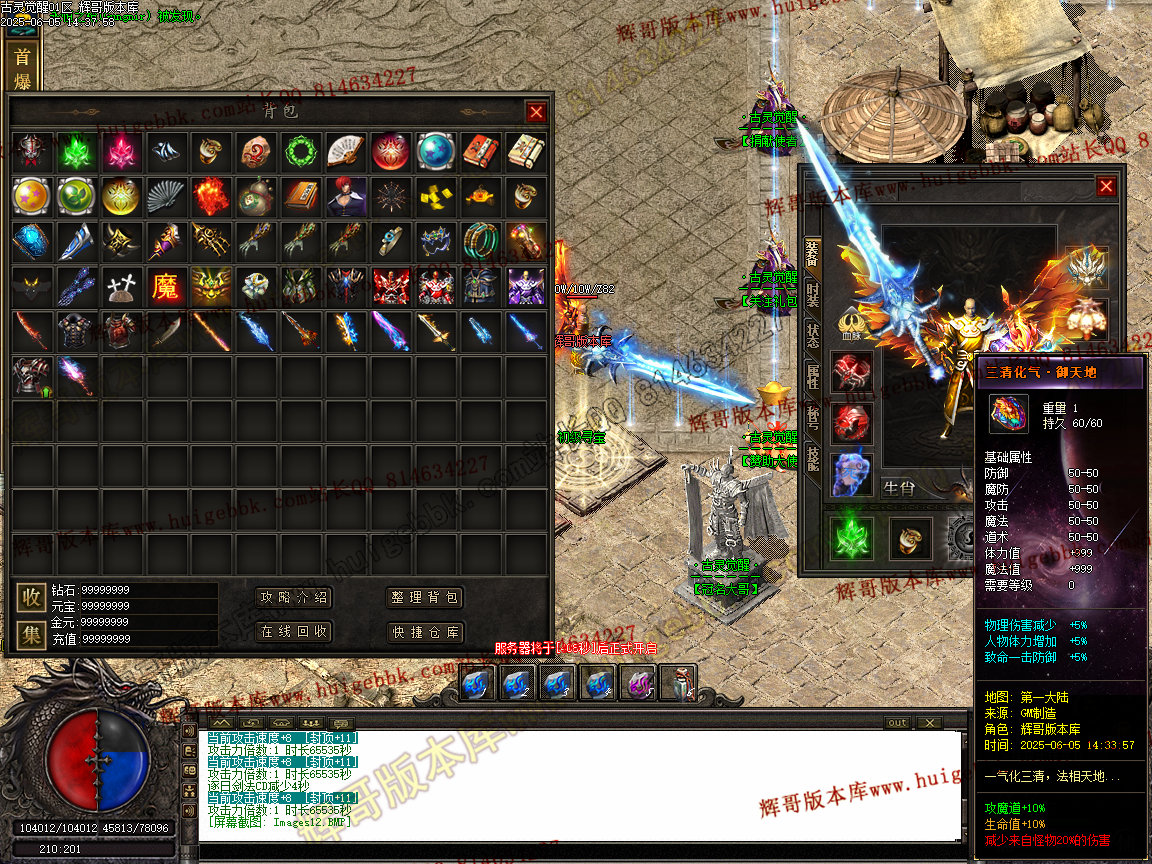Select the blue star orb item
The height and width of the screenshot is (864, 1152).
(435, 152)
